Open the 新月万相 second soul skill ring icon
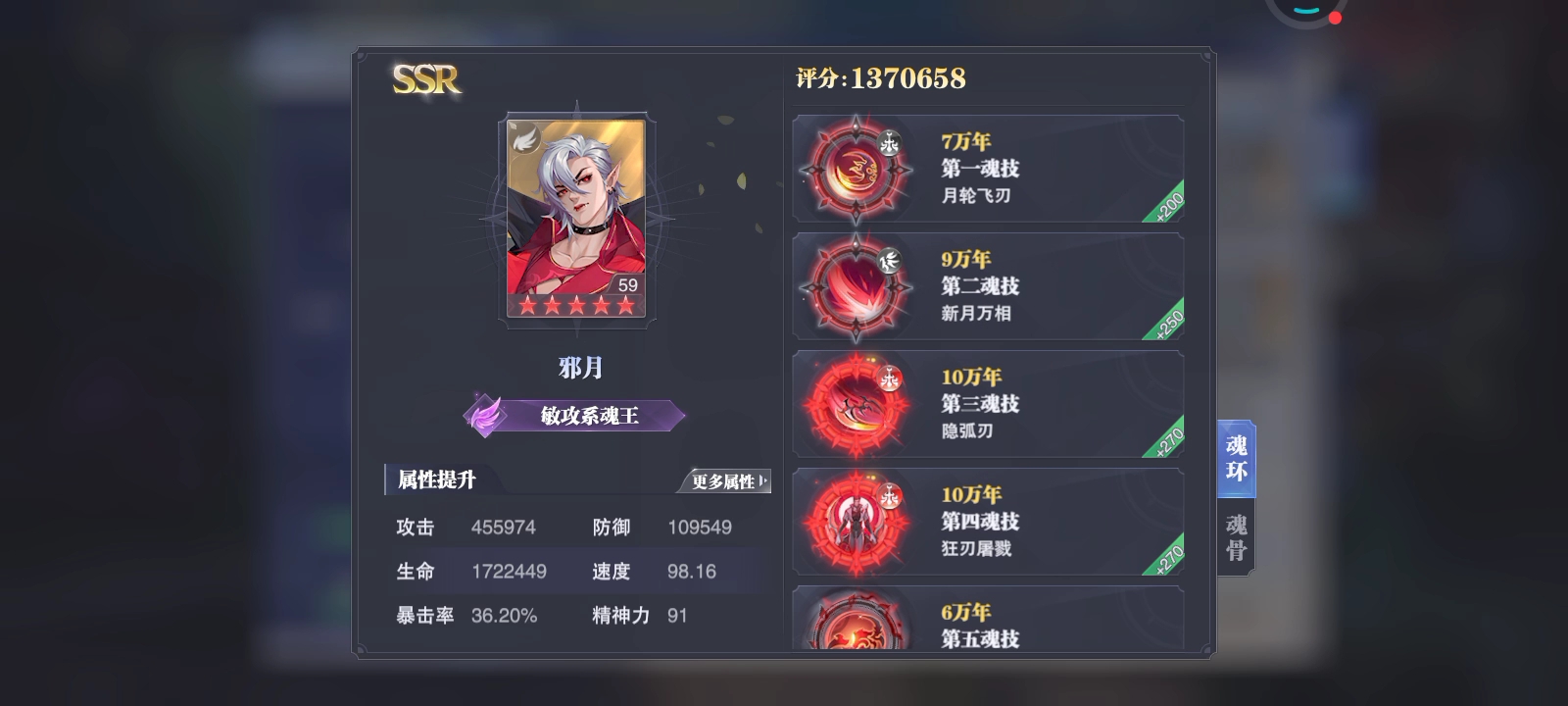1568x706 pixels. click(855, 285)
